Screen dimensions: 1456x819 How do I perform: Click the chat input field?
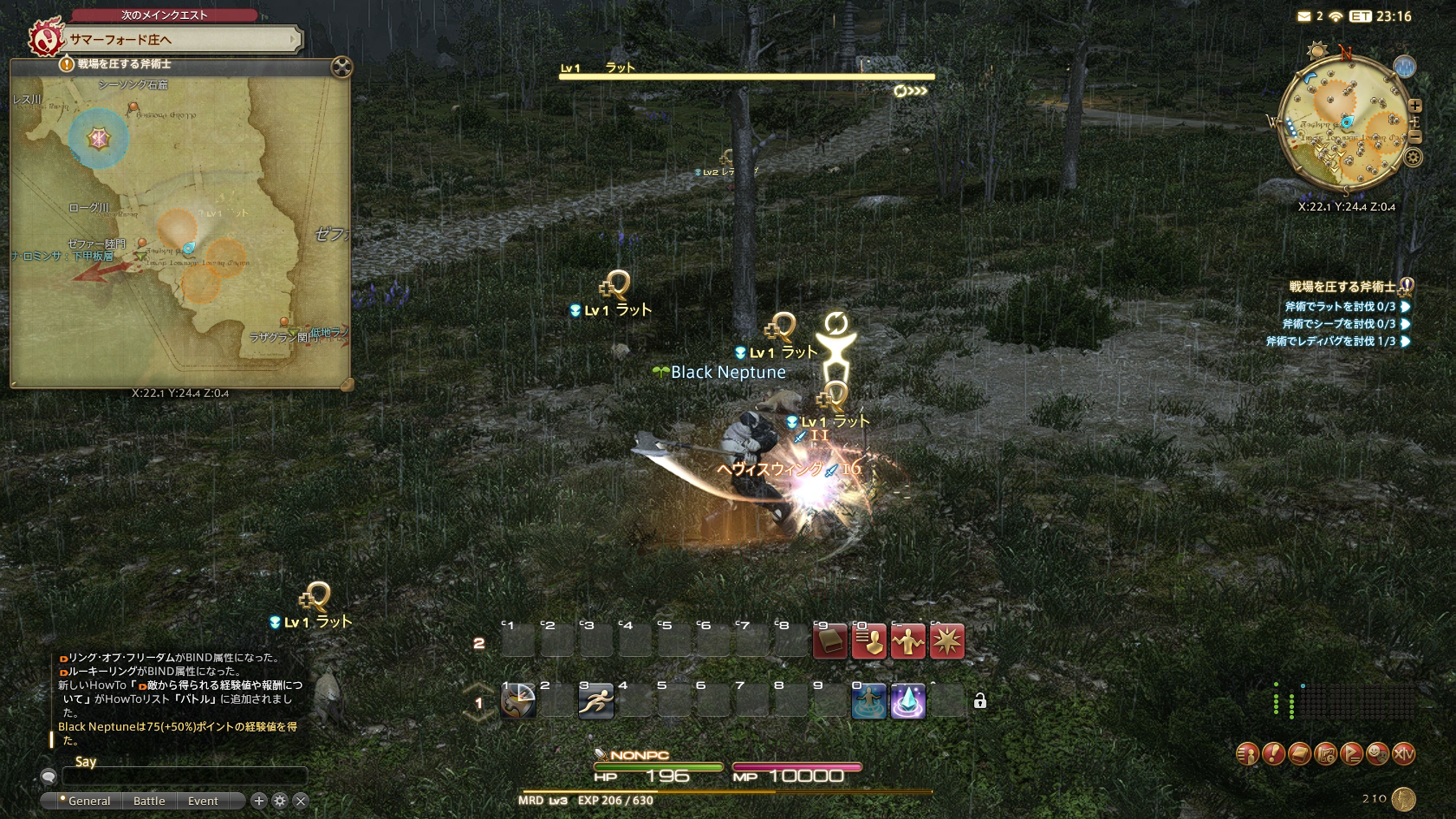tap(184, 777)
